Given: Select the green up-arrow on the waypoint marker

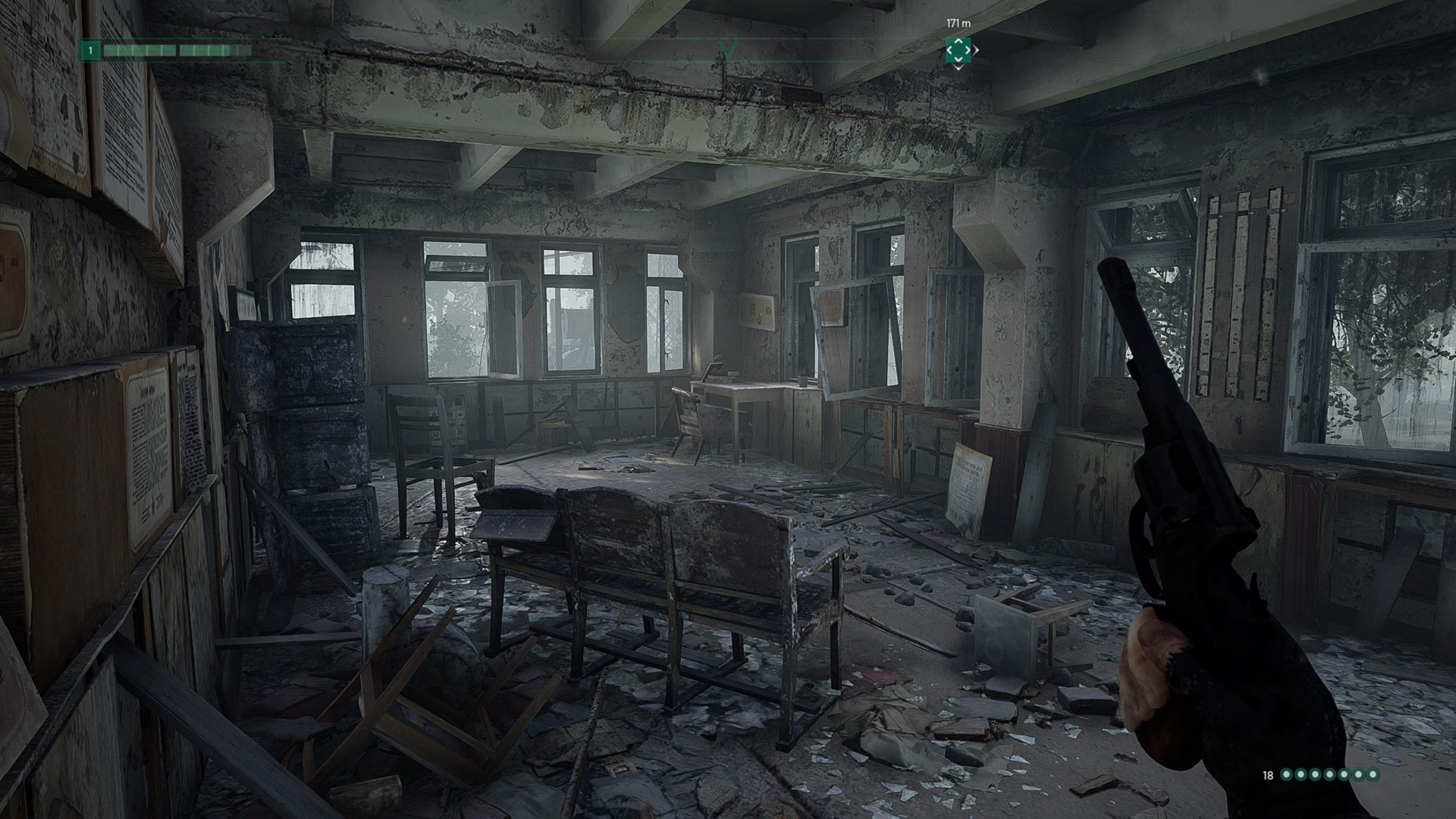Looking at the screenshot, I should (x=958, y=42).
